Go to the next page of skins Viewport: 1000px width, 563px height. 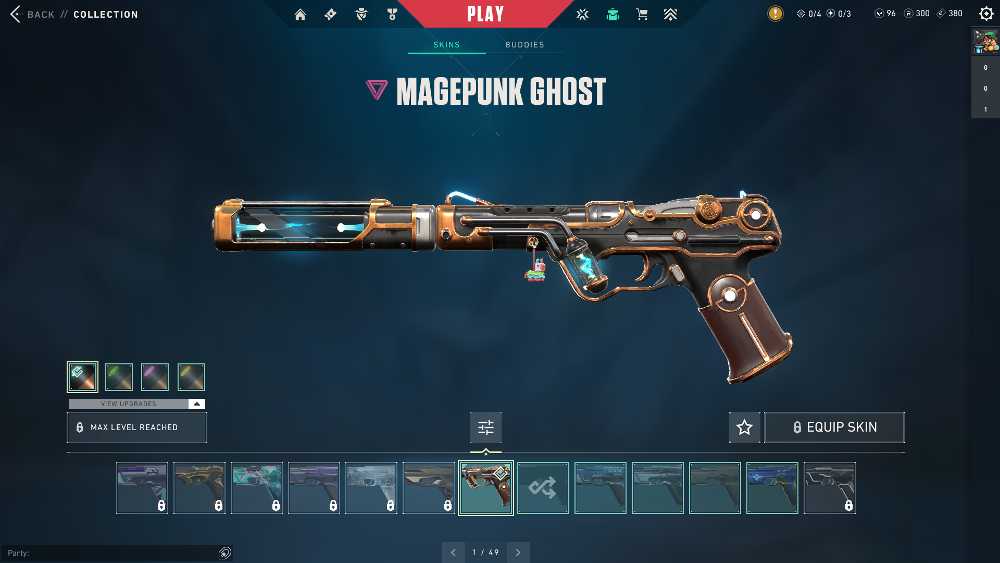(x=518, y=552)
